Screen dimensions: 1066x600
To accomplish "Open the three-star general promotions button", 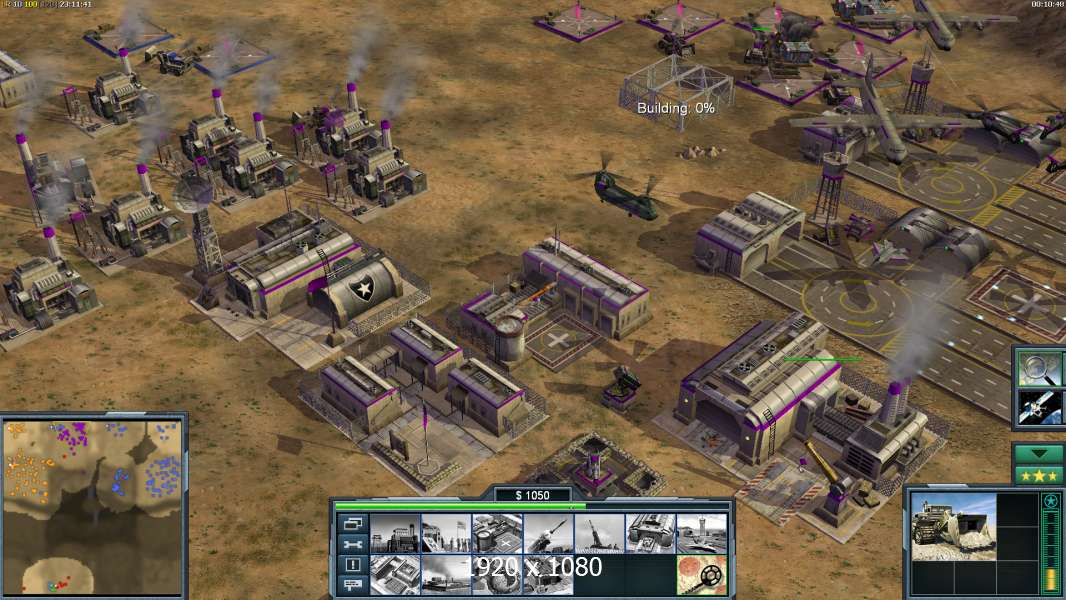I will click(x=1039, y=474).
